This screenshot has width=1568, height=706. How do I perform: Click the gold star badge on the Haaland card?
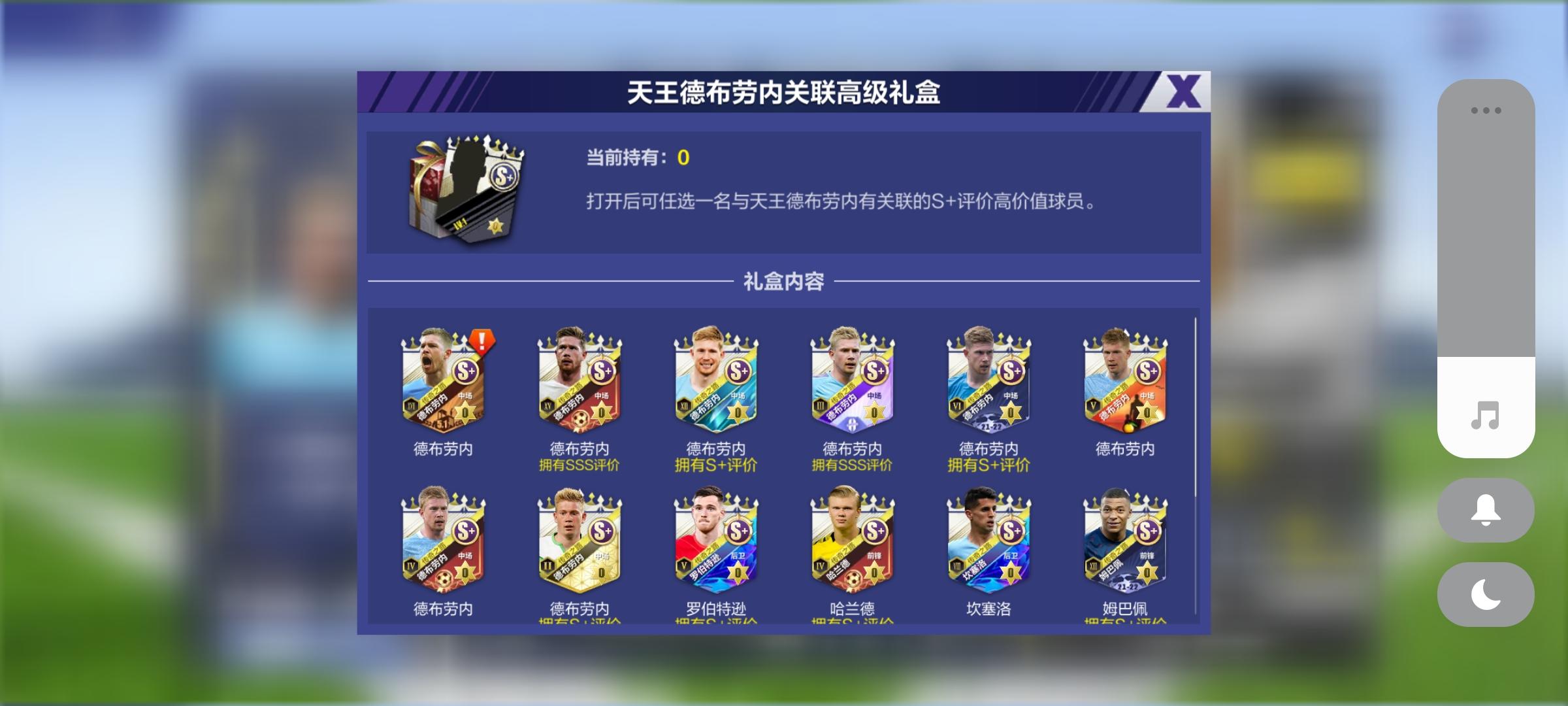pos(874,574)
